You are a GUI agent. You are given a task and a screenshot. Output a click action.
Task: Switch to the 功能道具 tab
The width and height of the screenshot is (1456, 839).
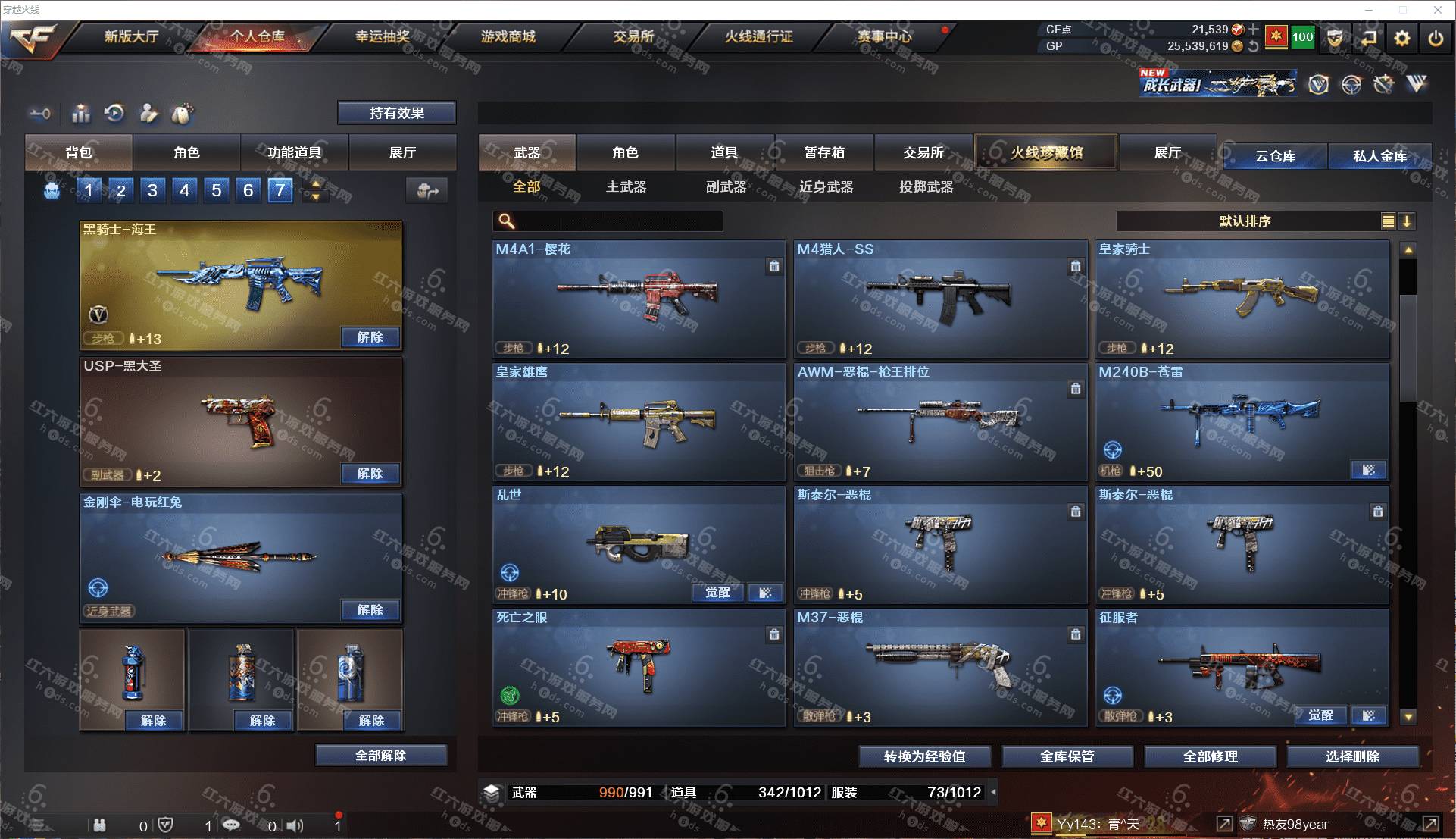point(294,152)
